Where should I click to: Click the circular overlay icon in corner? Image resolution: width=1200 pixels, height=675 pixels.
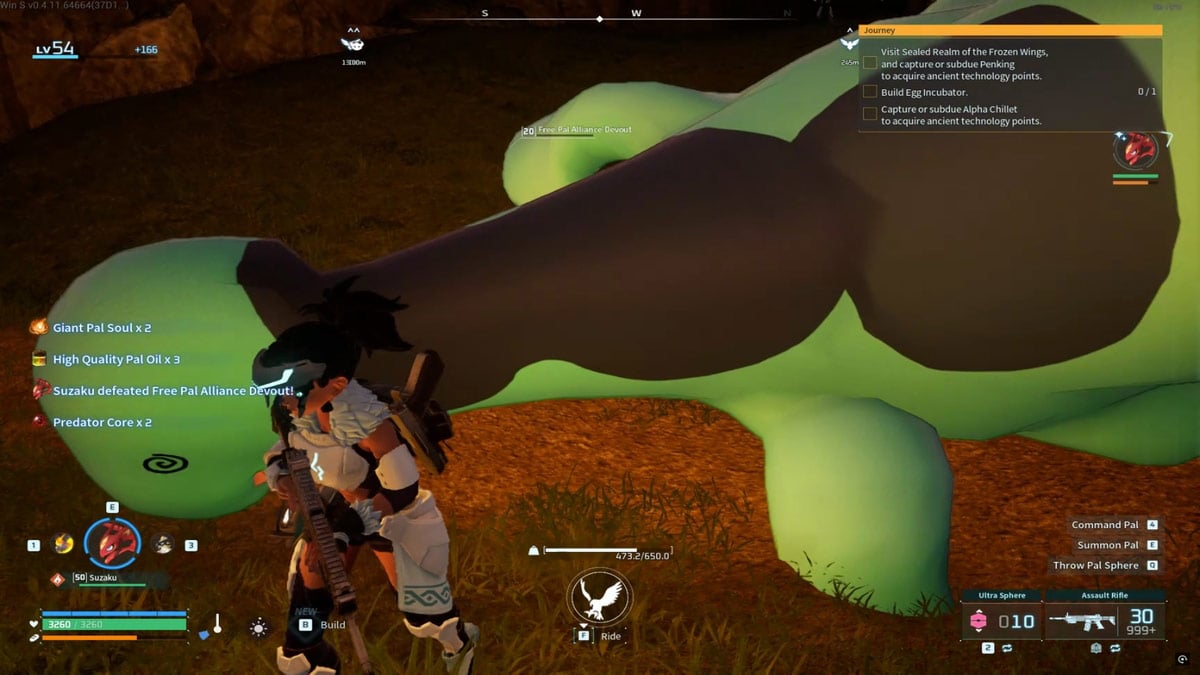[x=1183, y=660]
